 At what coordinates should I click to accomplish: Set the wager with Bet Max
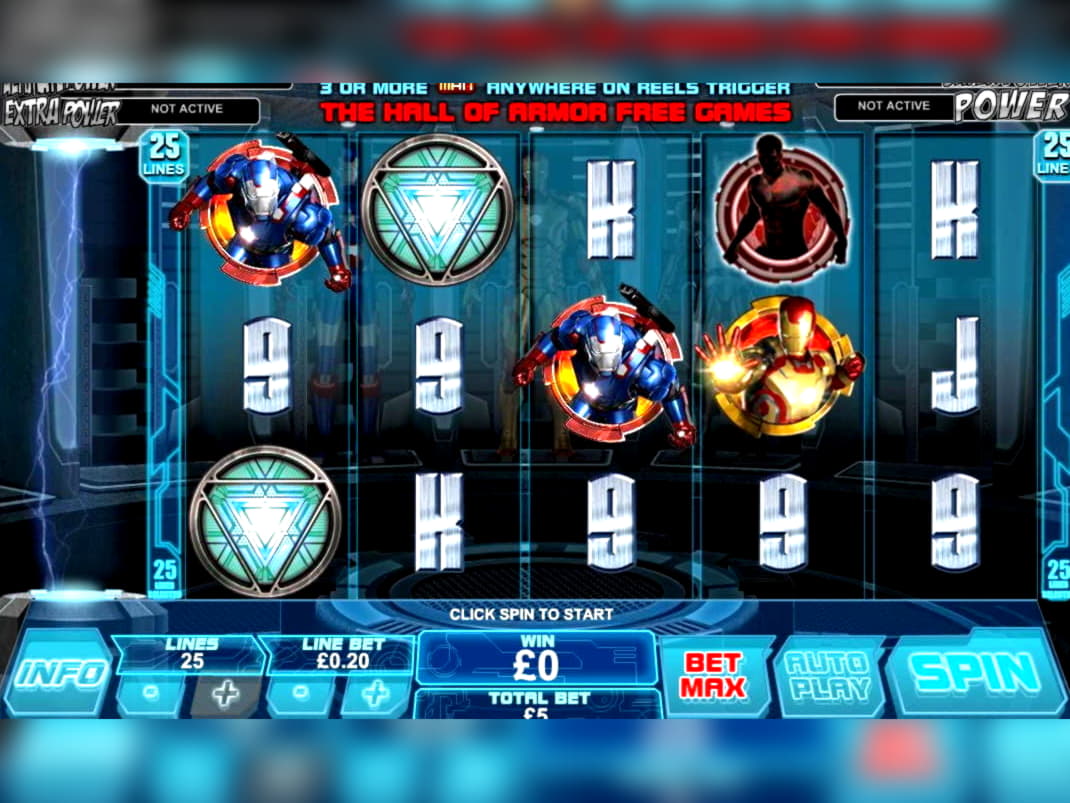pos(714,675)
